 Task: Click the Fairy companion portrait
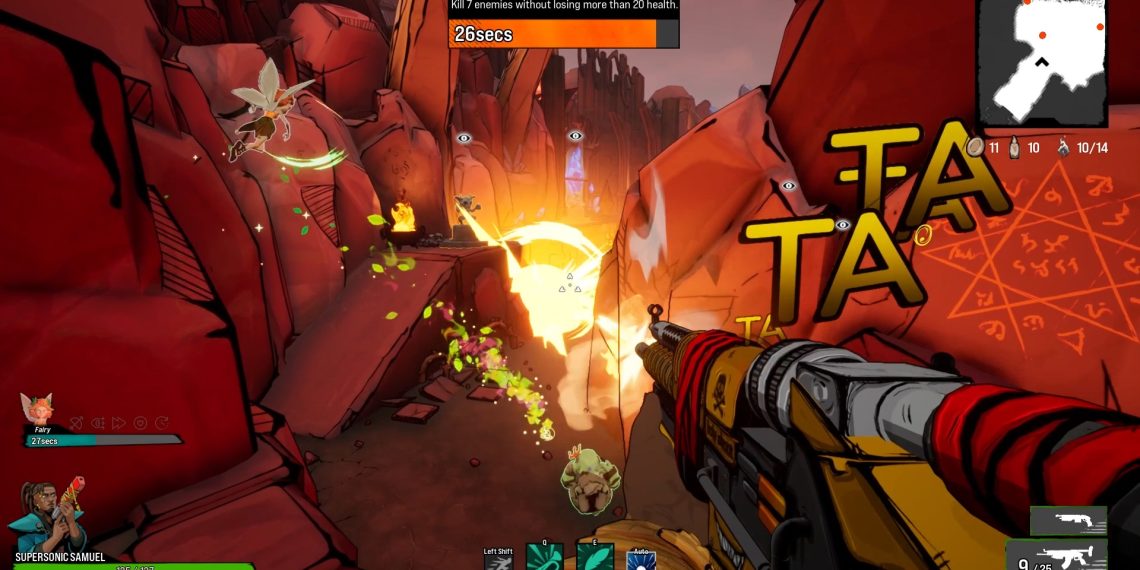36,409
